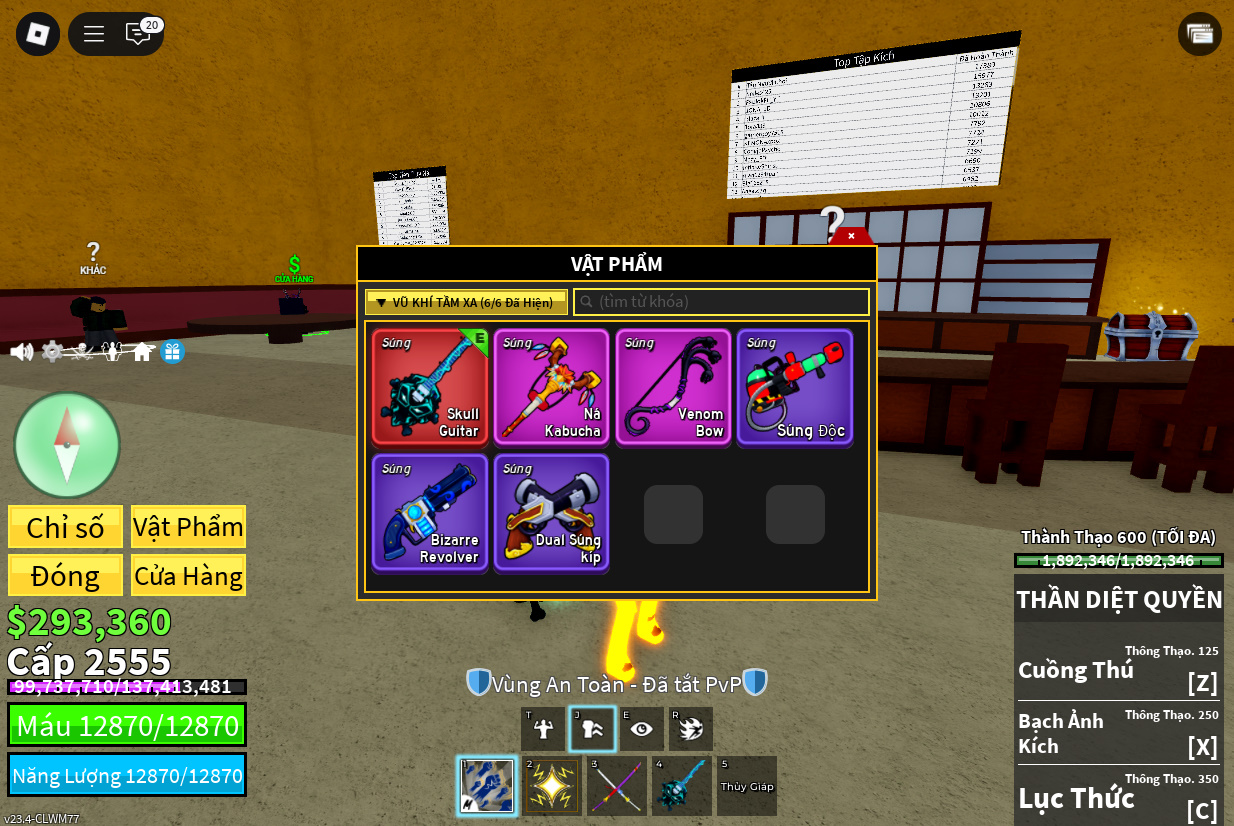The height and width of the screenshot is (826, 1234).
Task: Click the compass
Action: click(x=67, y=445)
